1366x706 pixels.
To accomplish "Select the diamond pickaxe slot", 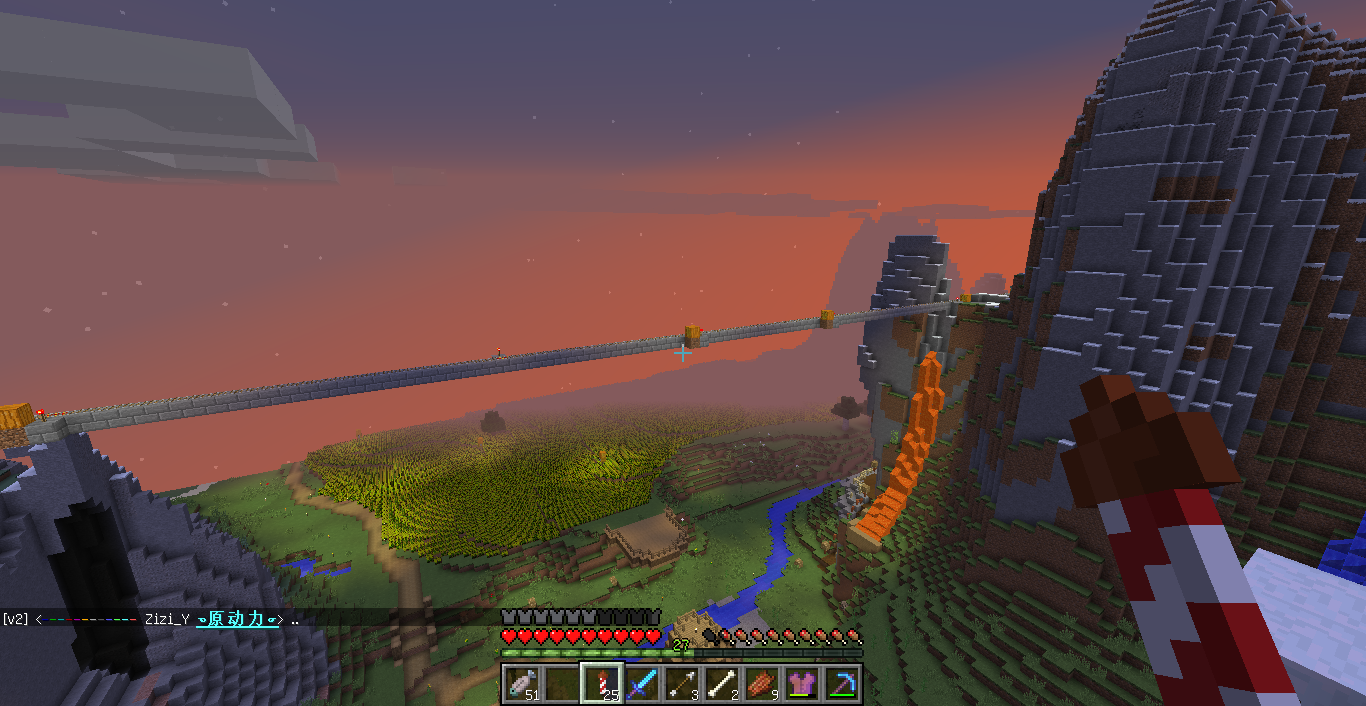I will pos(842,684).
